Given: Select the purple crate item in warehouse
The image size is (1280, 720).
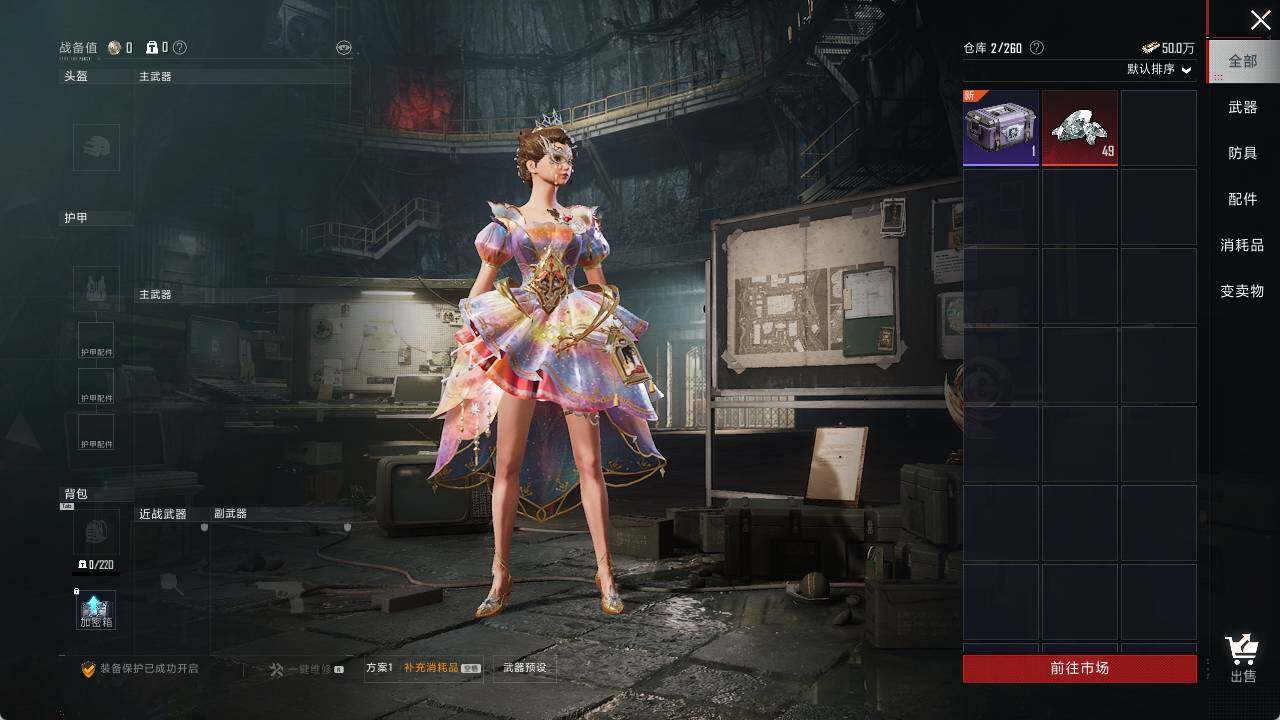Looking at the screenshot, I should (x=1000, y=128).
